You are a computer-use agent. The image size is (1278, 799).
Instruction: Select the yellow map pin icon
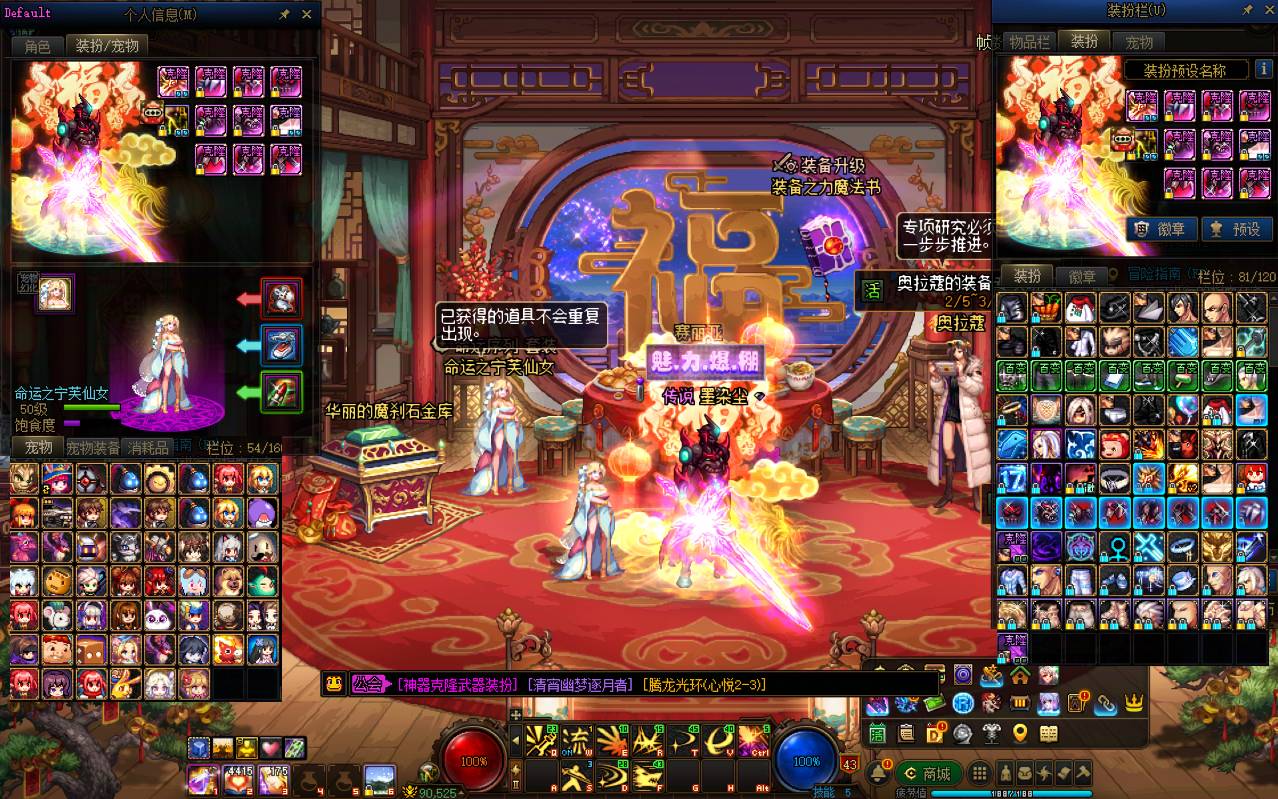click(x=1020, y=735)
